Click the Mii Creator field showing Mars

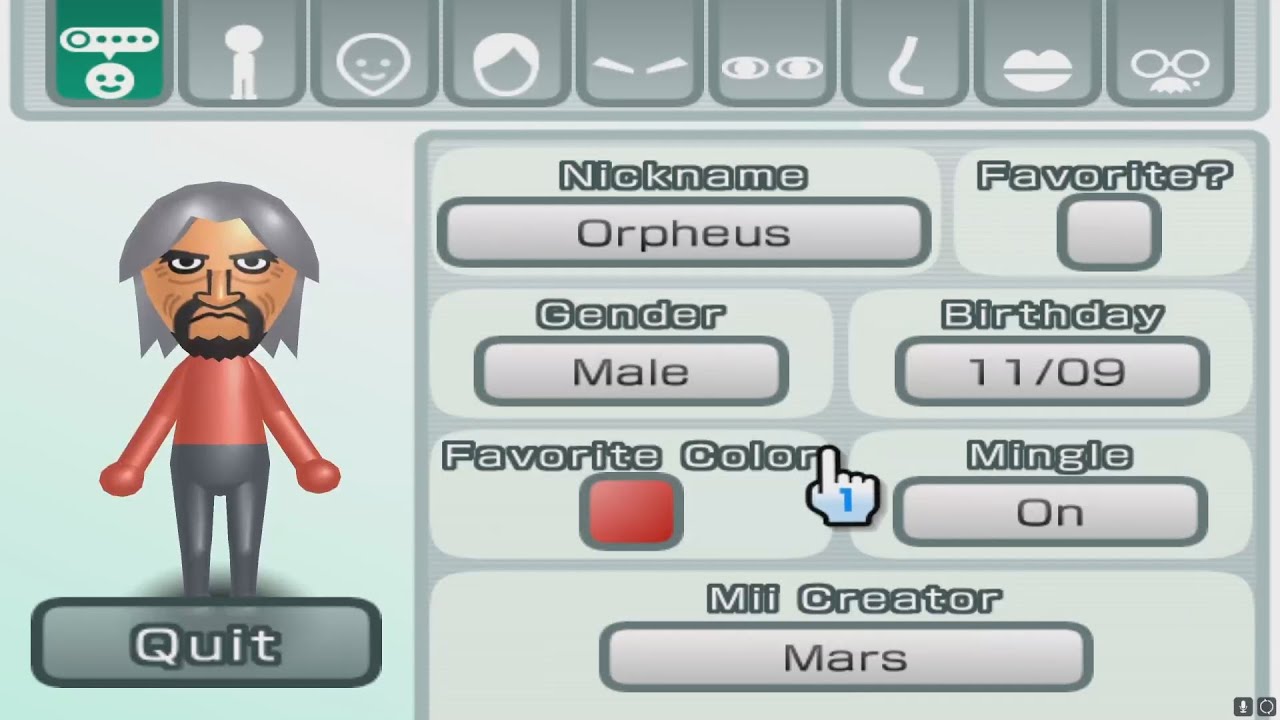[x=845, y=655]
